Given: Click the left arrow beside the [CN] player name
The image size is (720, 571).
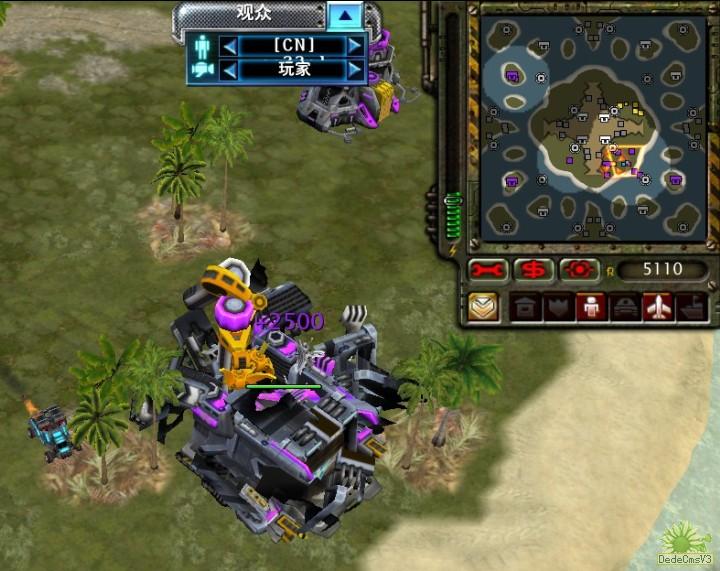Looking at the screenshot, I should click(229, 46).
